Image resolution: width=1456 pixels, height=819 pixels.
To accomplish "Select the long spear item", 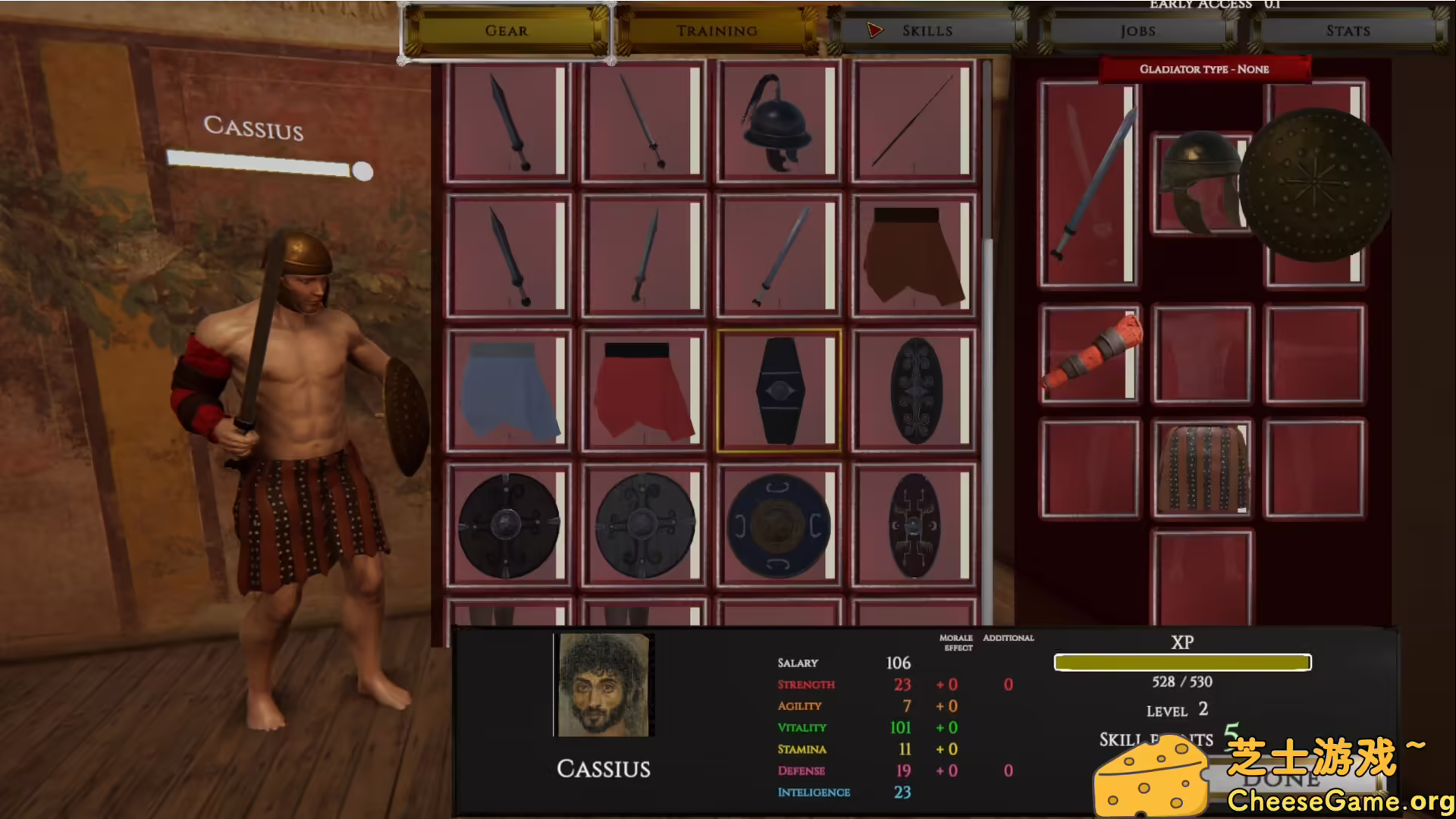I will 912,124.
